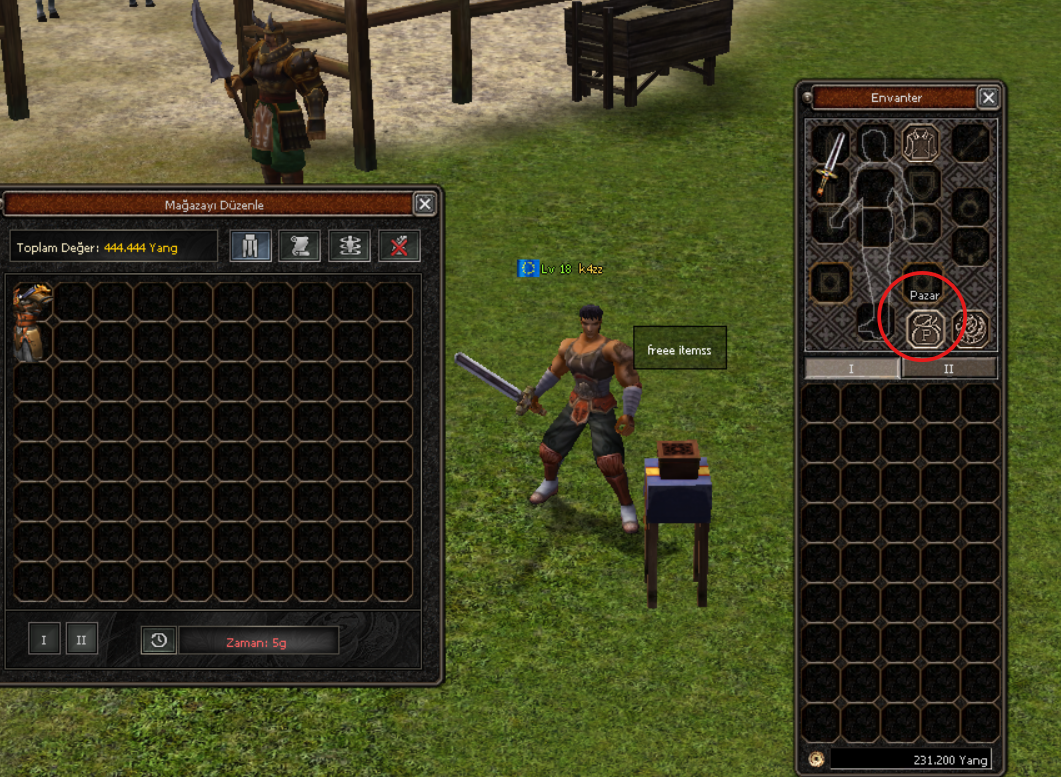Click the red X shop toolbar button
Screen dimensions: 1061x777
click(x=399, y=246)
